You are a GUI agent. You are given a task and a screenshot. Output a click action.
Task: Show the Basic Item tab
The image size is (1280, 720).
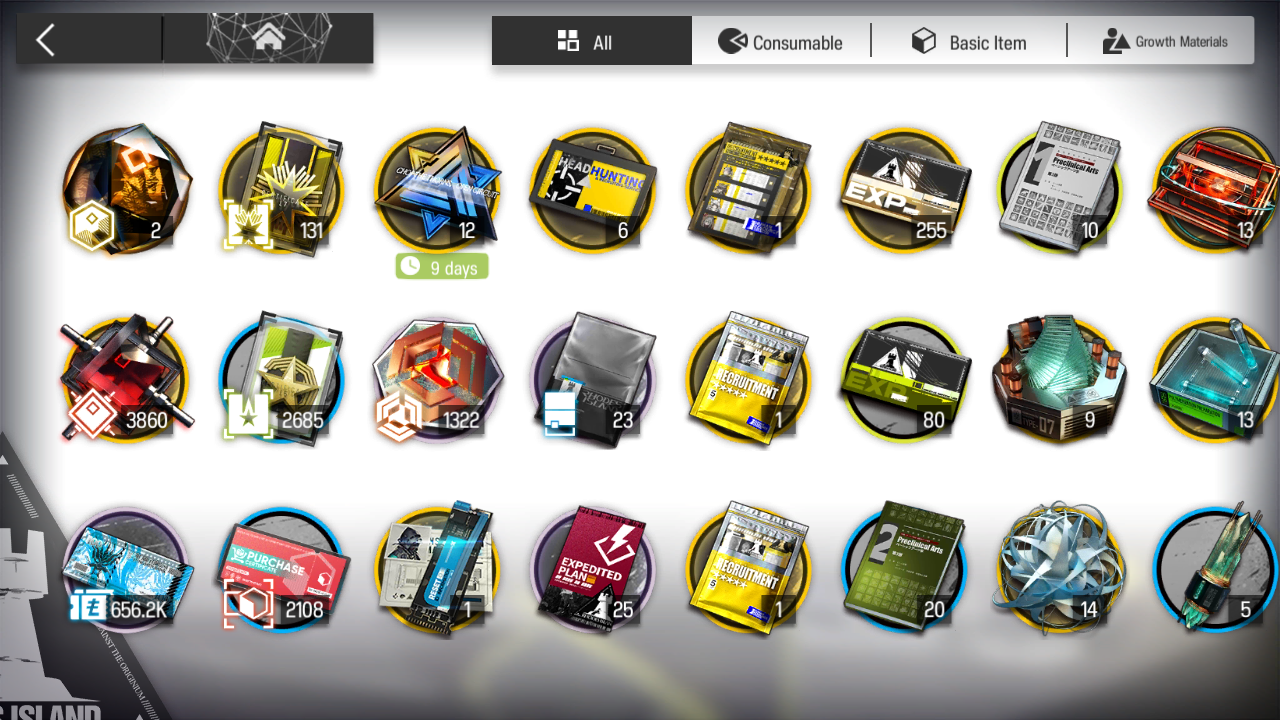[x=969, y=42]
